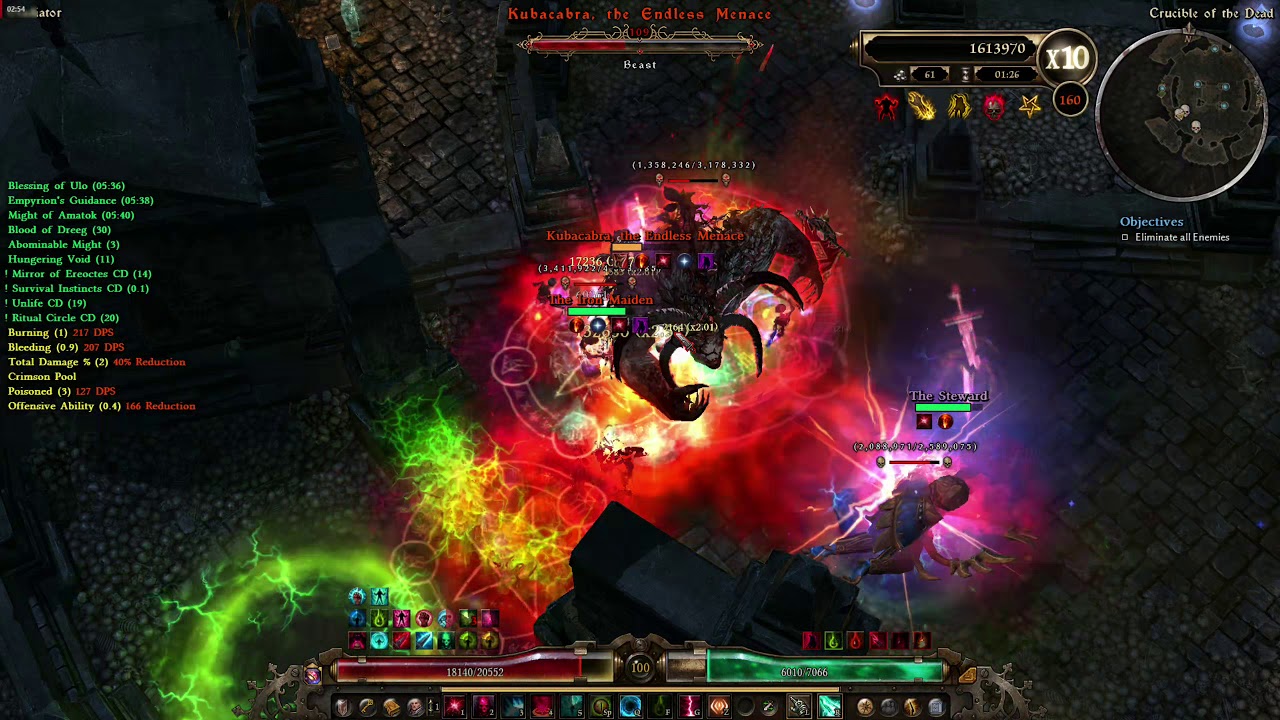Trigger the pink lightning skill on G
This screenshot has width=1280, height=720.
[x=690, y=707]
